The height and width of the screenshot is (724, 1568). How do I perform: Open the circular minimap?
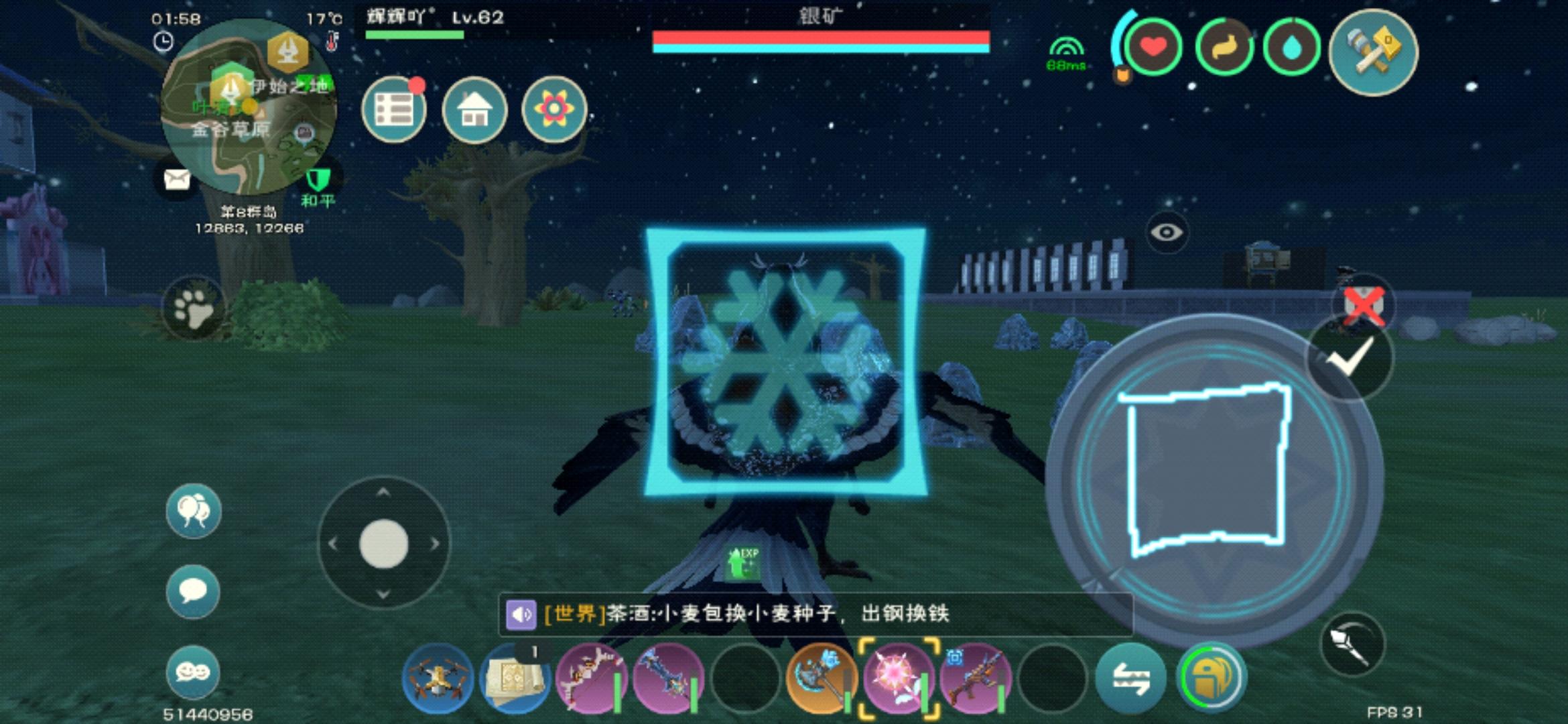(249, 107)
